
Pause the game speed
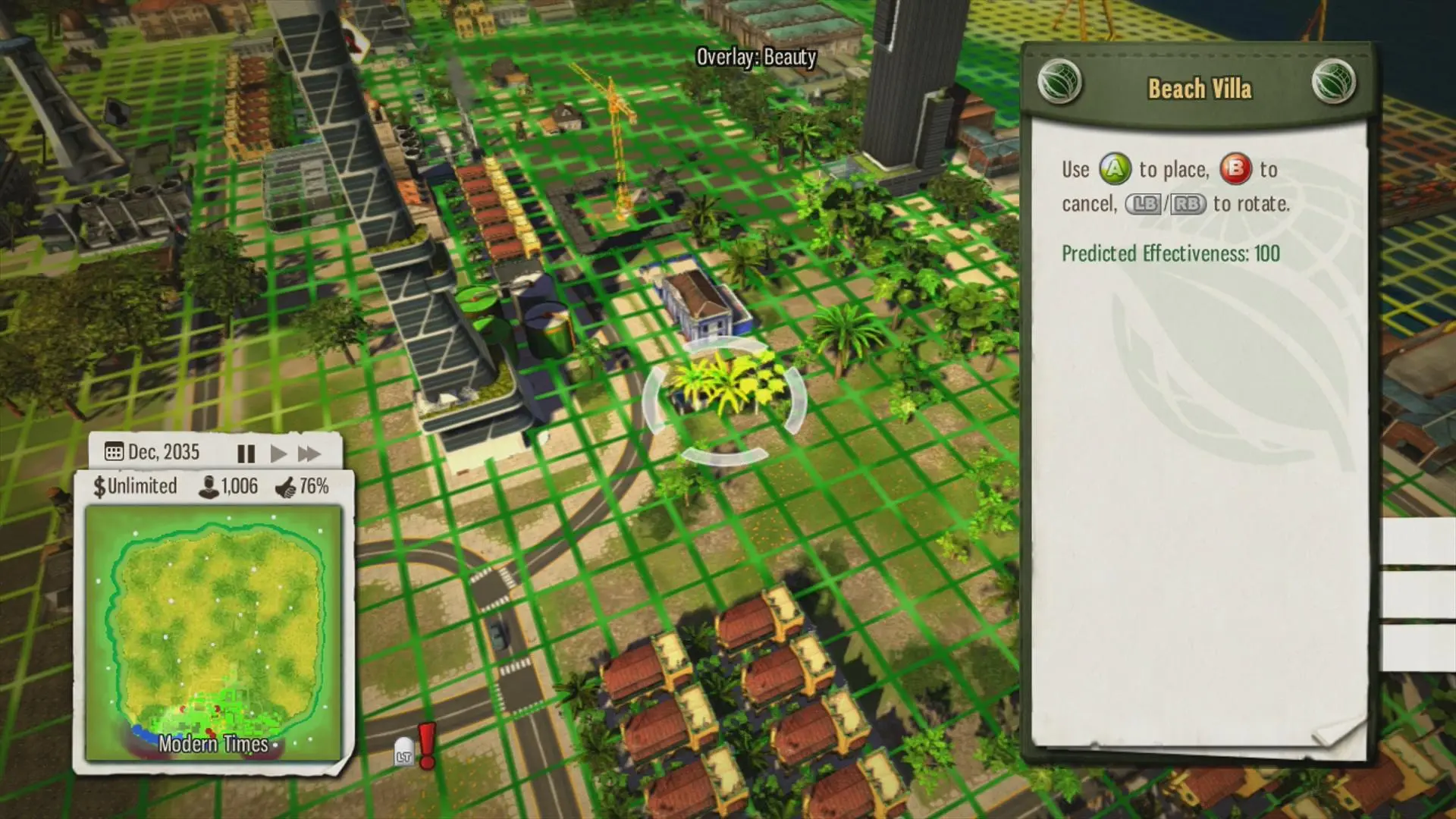point(246,453)
